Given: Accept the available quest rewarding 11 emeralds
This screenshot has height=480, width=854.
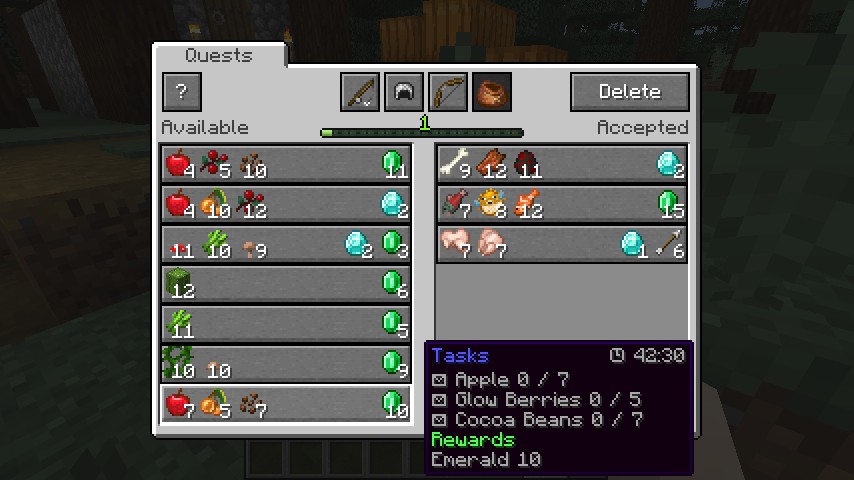Looking at the screenshot, I should 285,164.
